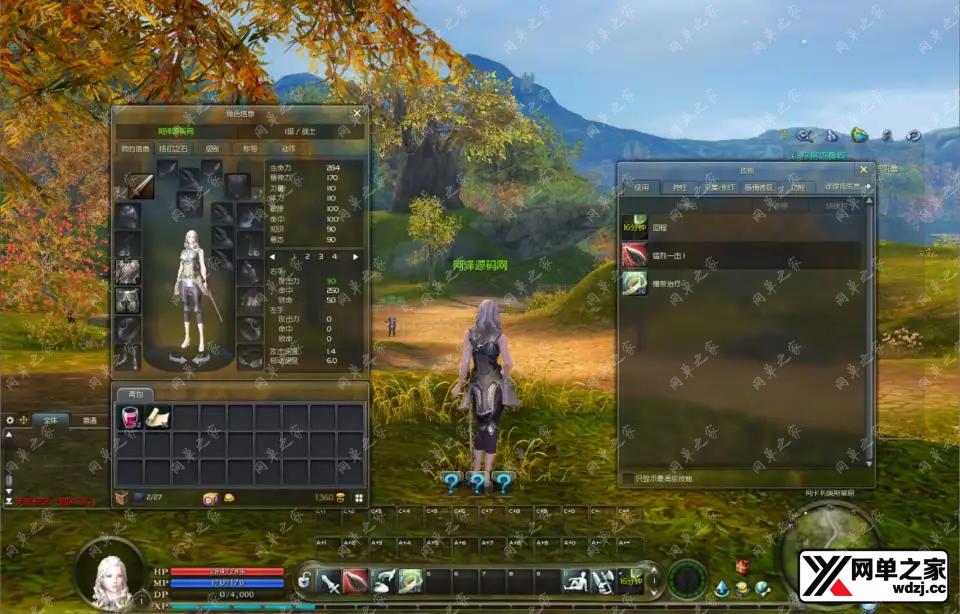
Task: Click the equipped sword weapon slot
Action: coord(140,186)
